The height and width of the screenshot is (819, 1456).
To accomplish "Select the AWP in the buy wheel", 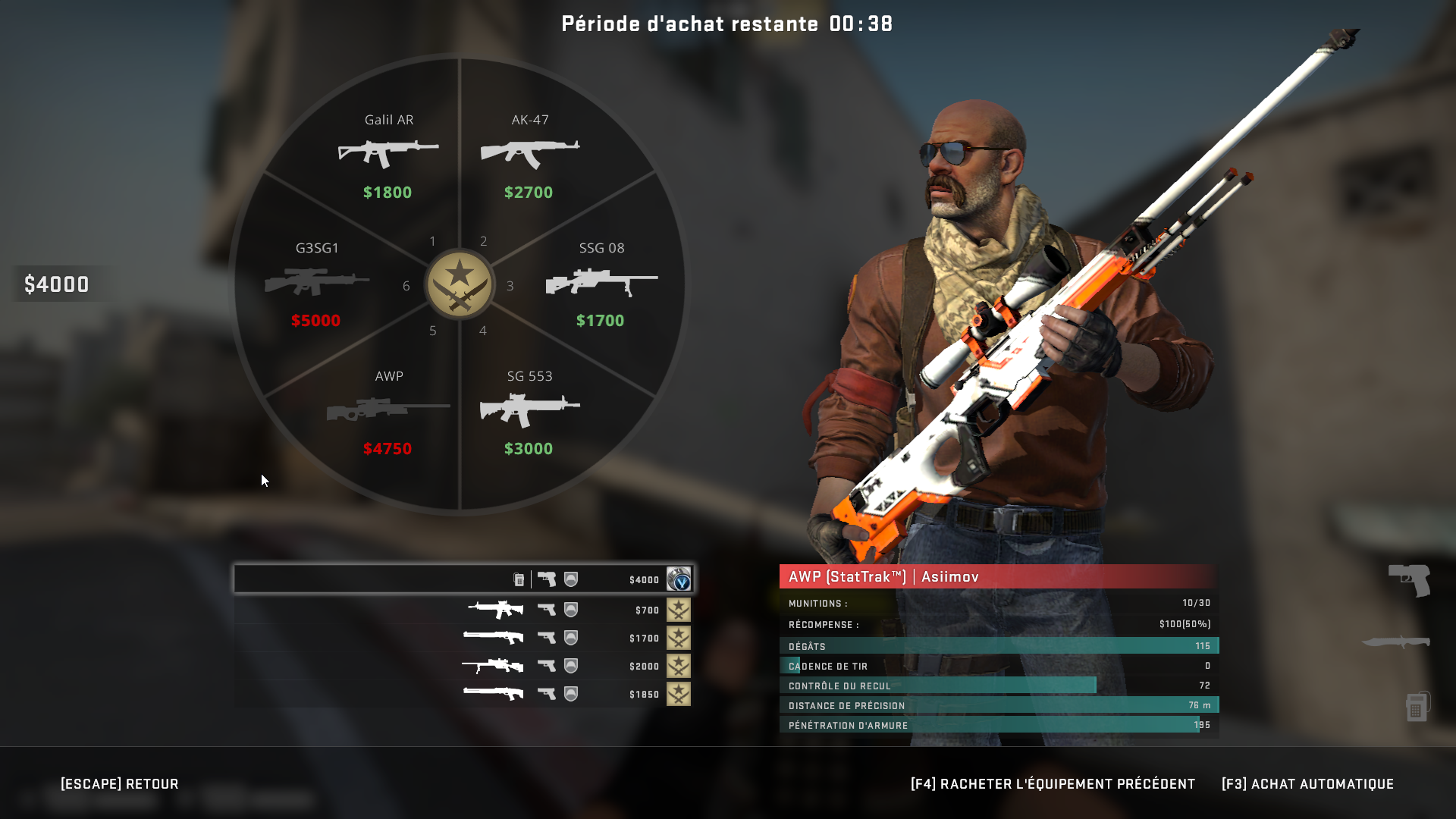I will [x=387, y=409].
